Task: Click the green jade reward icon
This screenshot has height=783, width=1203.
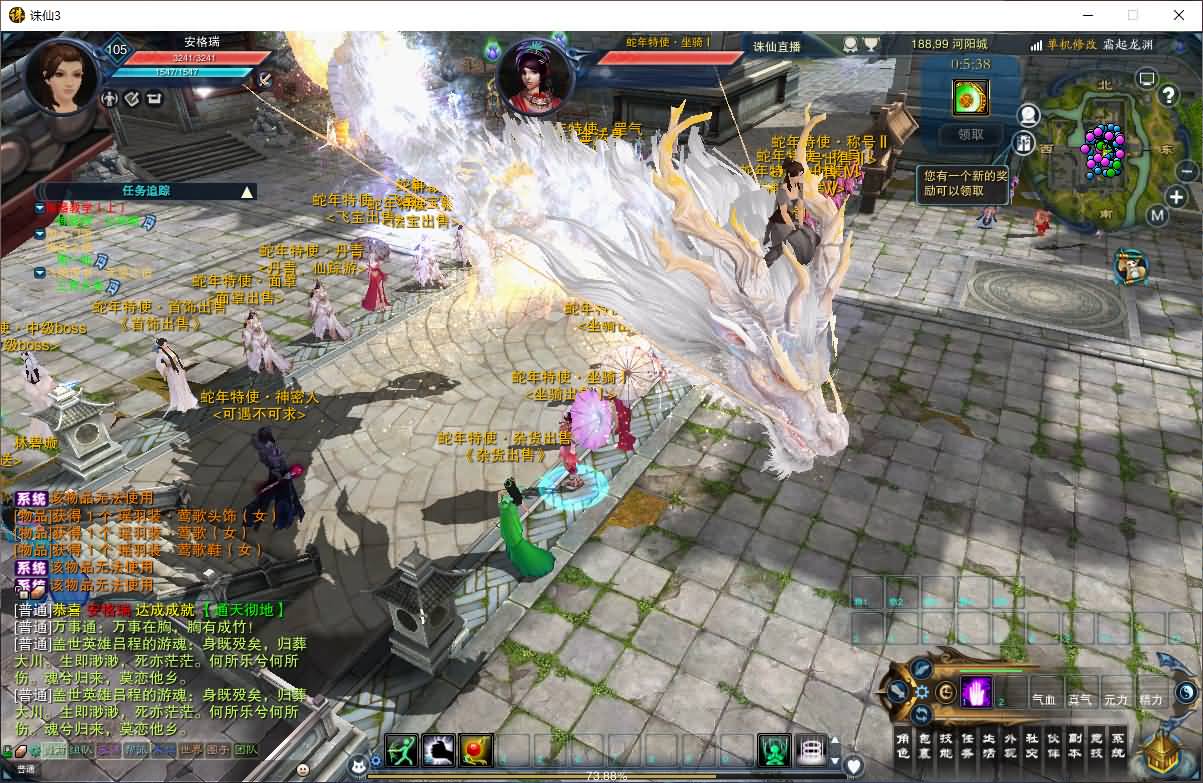Action: click(x=970, y=97)
